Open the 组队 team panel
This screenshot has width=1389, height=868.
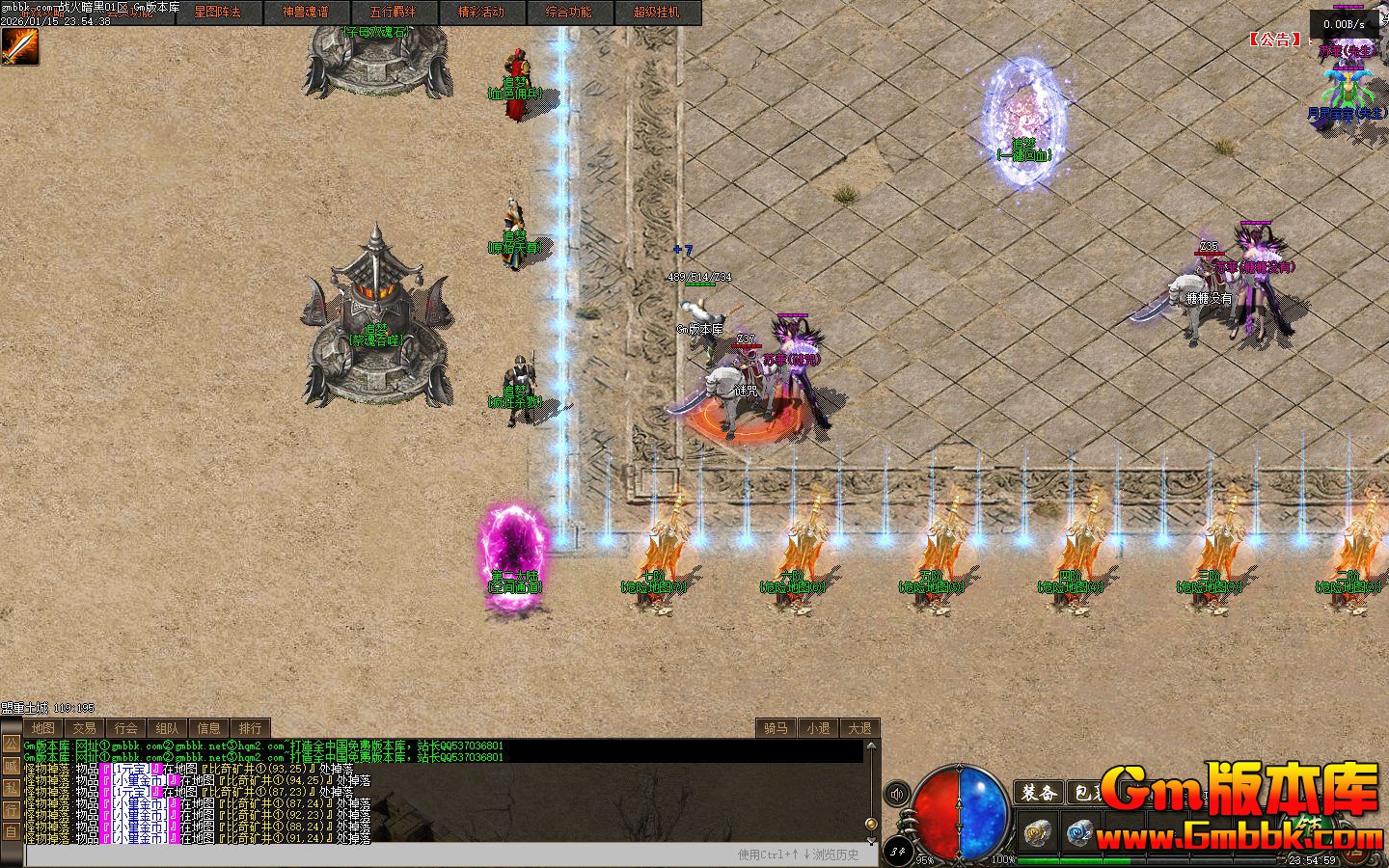167,728
